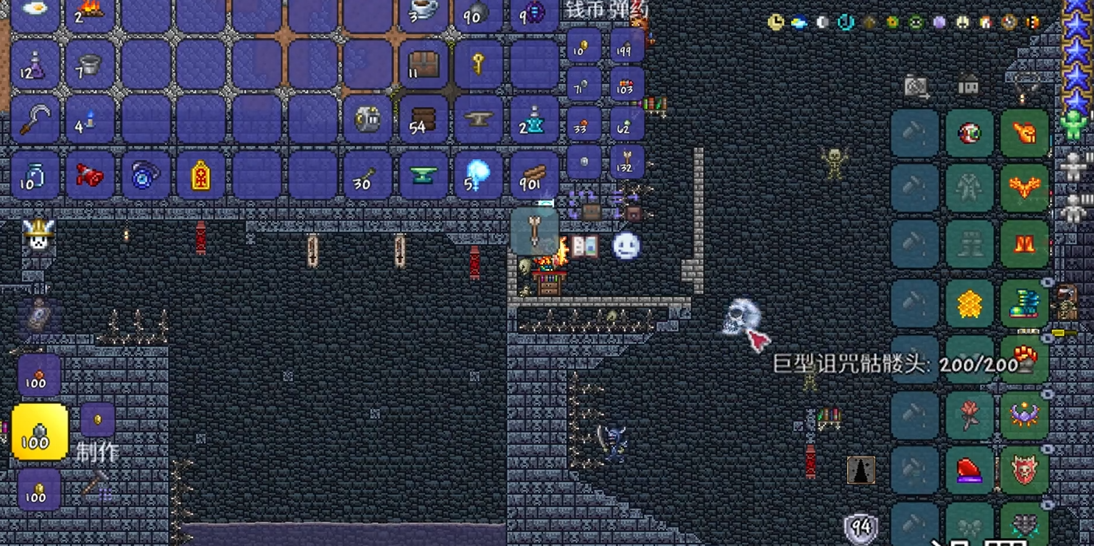Select the campfire stack slot
Image resolution: width=1094 pixels, height=546 pixels.
[90, 12]
